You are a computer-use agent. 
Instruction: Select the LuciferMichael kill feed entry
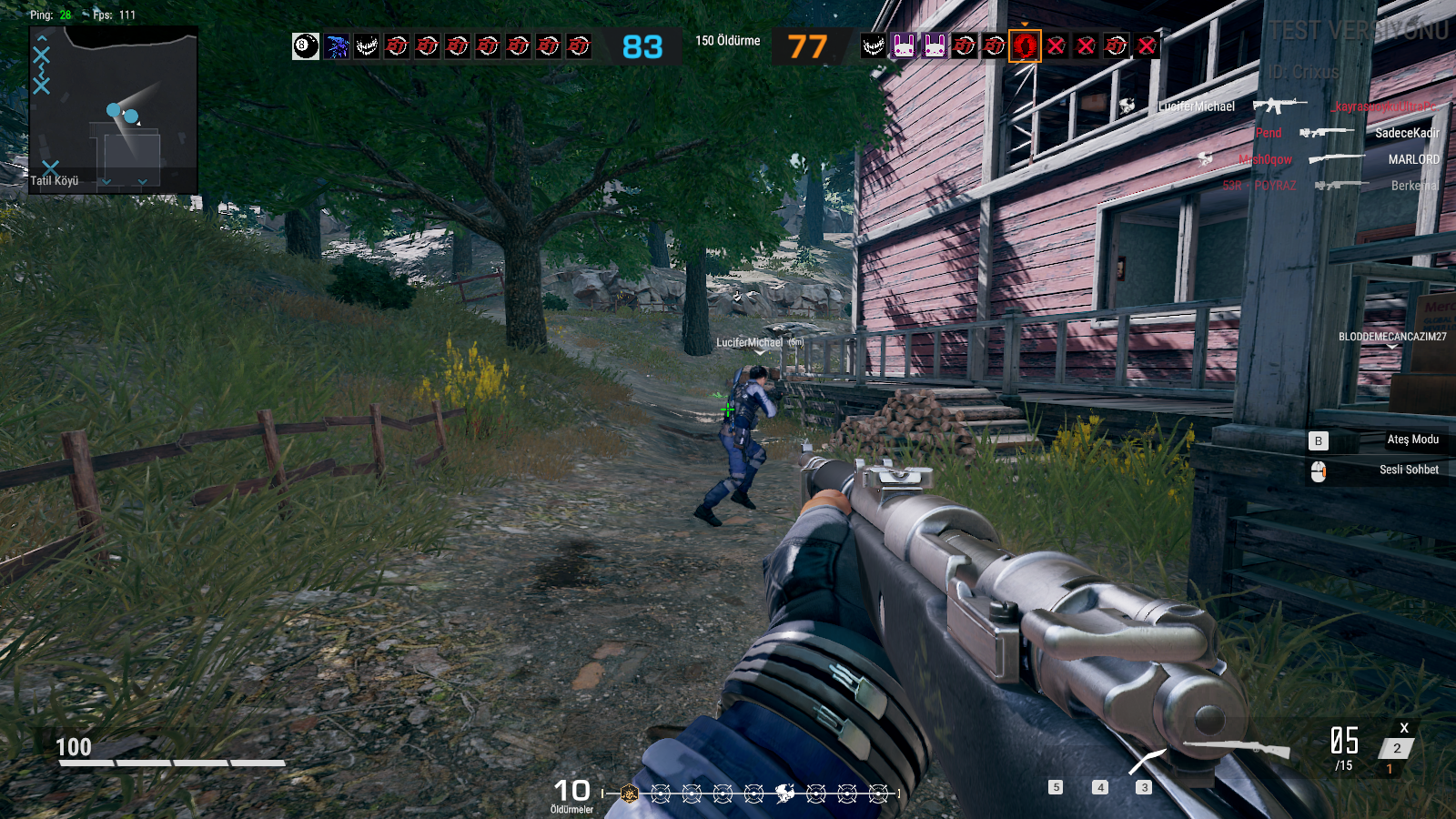pos(1196,106)
